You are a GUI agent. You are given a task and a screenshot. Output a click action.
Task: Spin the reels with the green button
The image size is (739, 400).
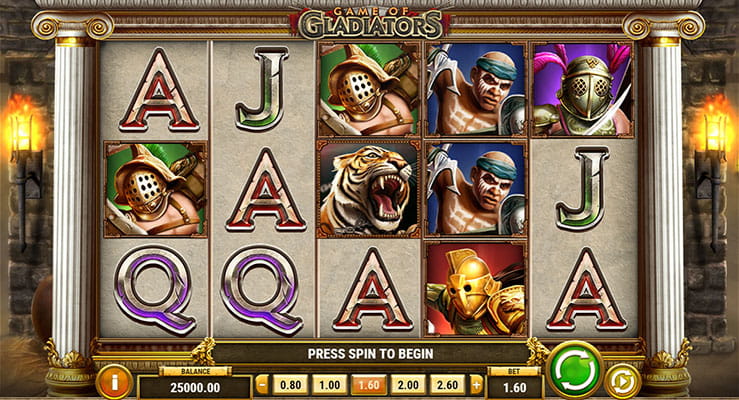coord(575,369)
